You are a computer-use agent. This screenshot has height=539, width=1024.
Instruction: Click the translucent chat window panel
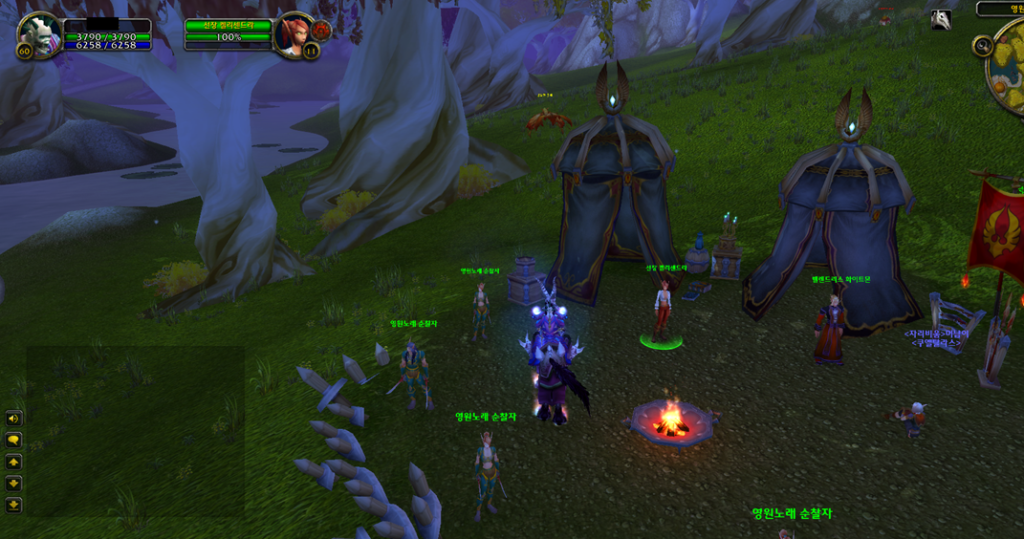click(x=135, y=430)
